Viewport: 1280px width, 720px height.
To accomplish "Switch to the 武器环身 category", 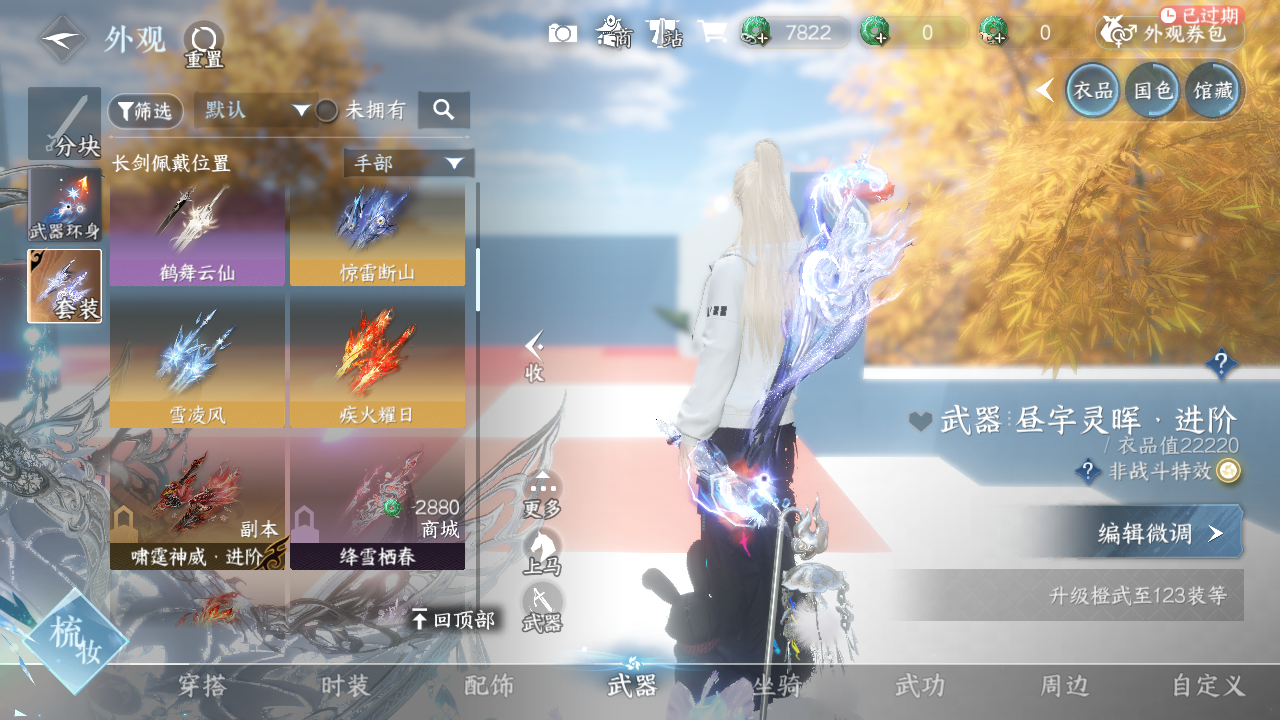I will click(65, 205).
